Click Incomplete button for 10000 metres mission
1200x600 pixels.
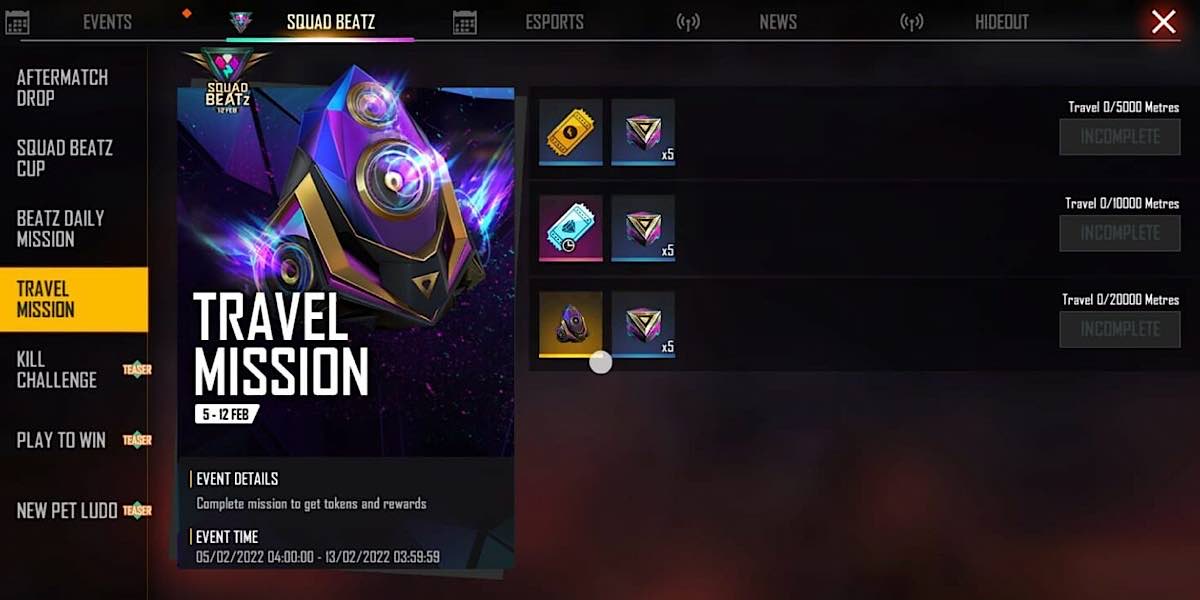point(1119,233)
